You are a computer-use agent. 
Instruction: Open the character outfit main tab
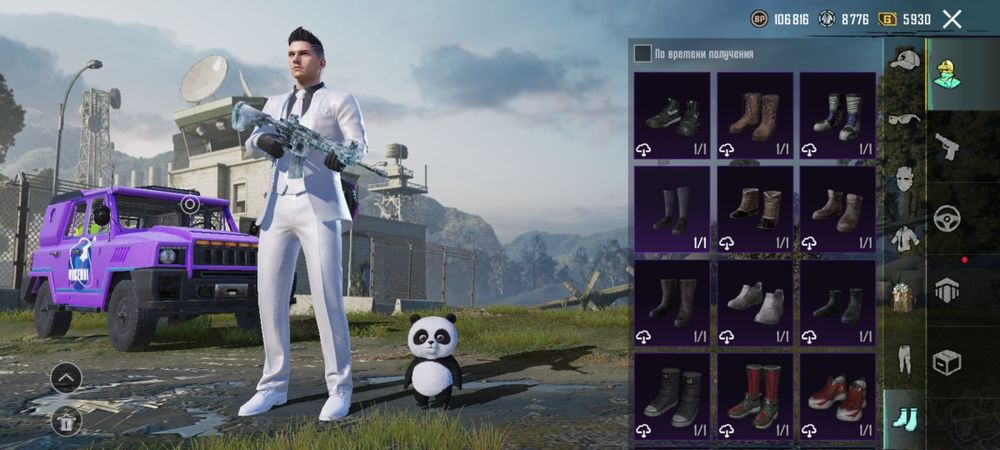click(947, 73)
